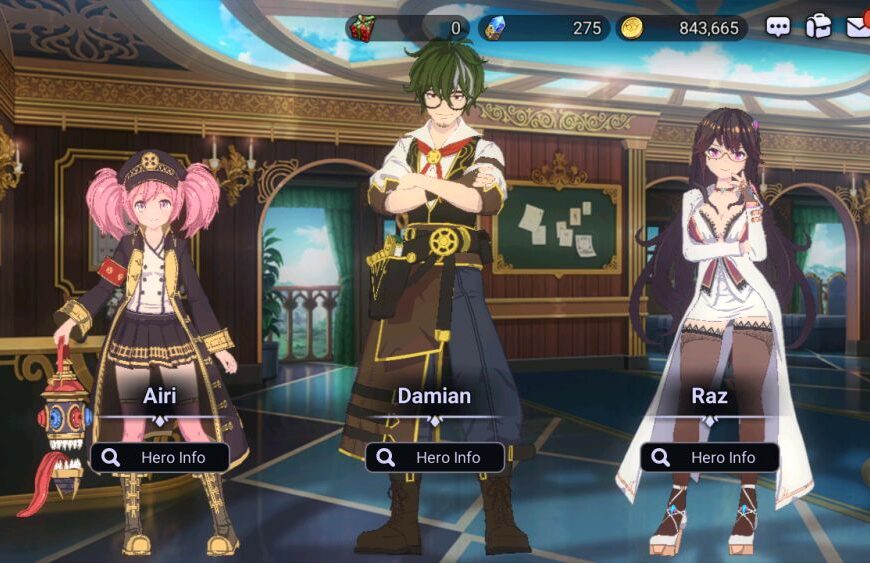Tap the blue crystal currency icon

point(493,28)
